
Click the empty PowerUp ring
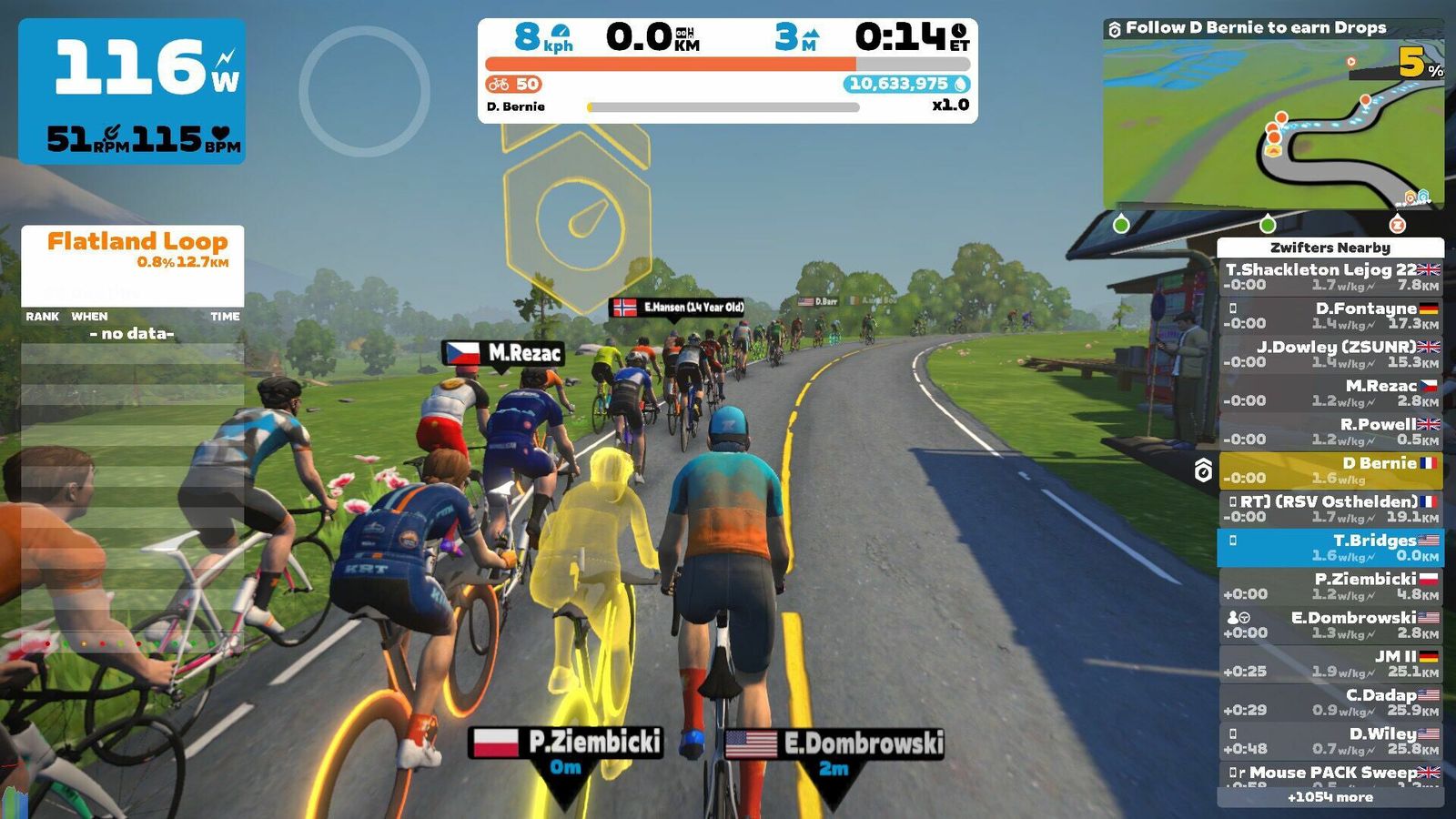click(x=364, y=91)
